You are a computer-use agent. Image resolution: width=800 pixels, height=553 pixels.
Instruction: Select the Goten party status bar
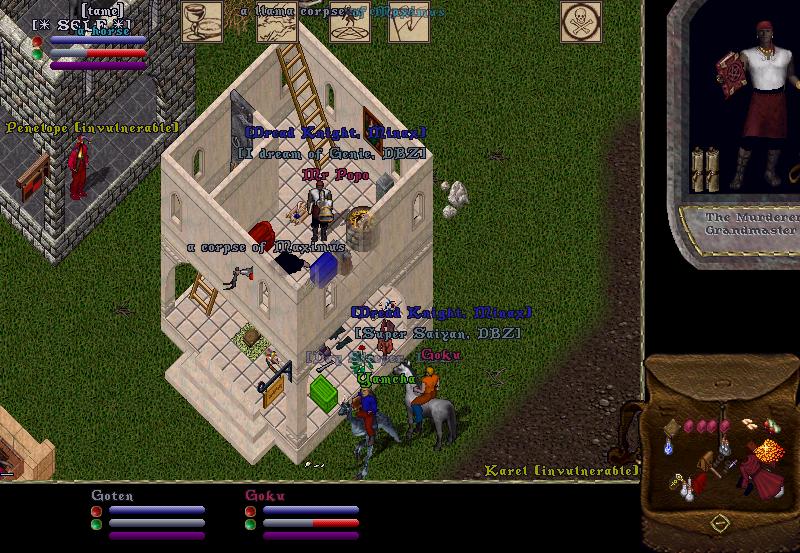(x=150, y=515)
